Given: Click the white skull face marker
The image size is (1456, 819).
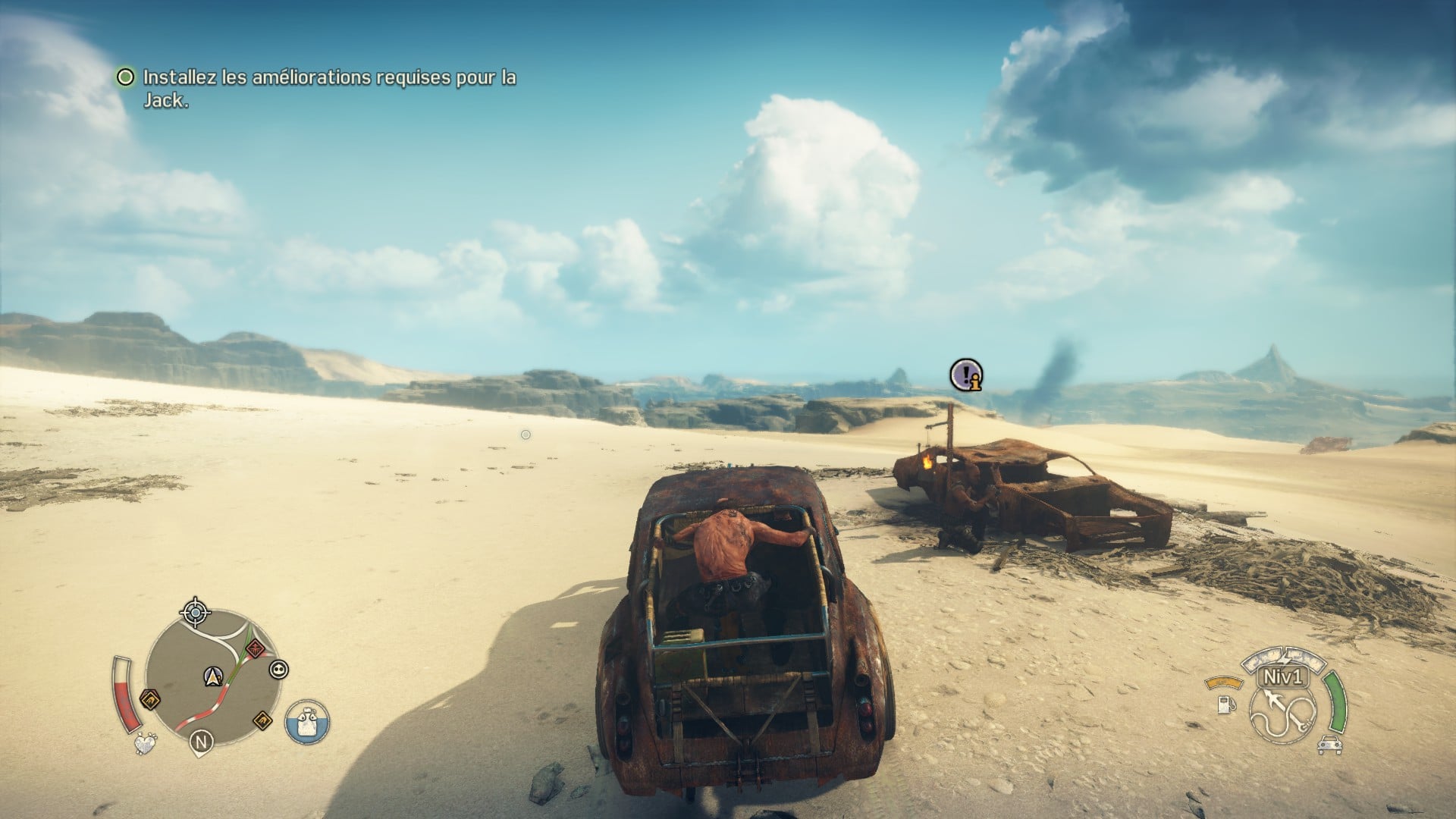Looking at the screenshot, I should coord(278,670).
